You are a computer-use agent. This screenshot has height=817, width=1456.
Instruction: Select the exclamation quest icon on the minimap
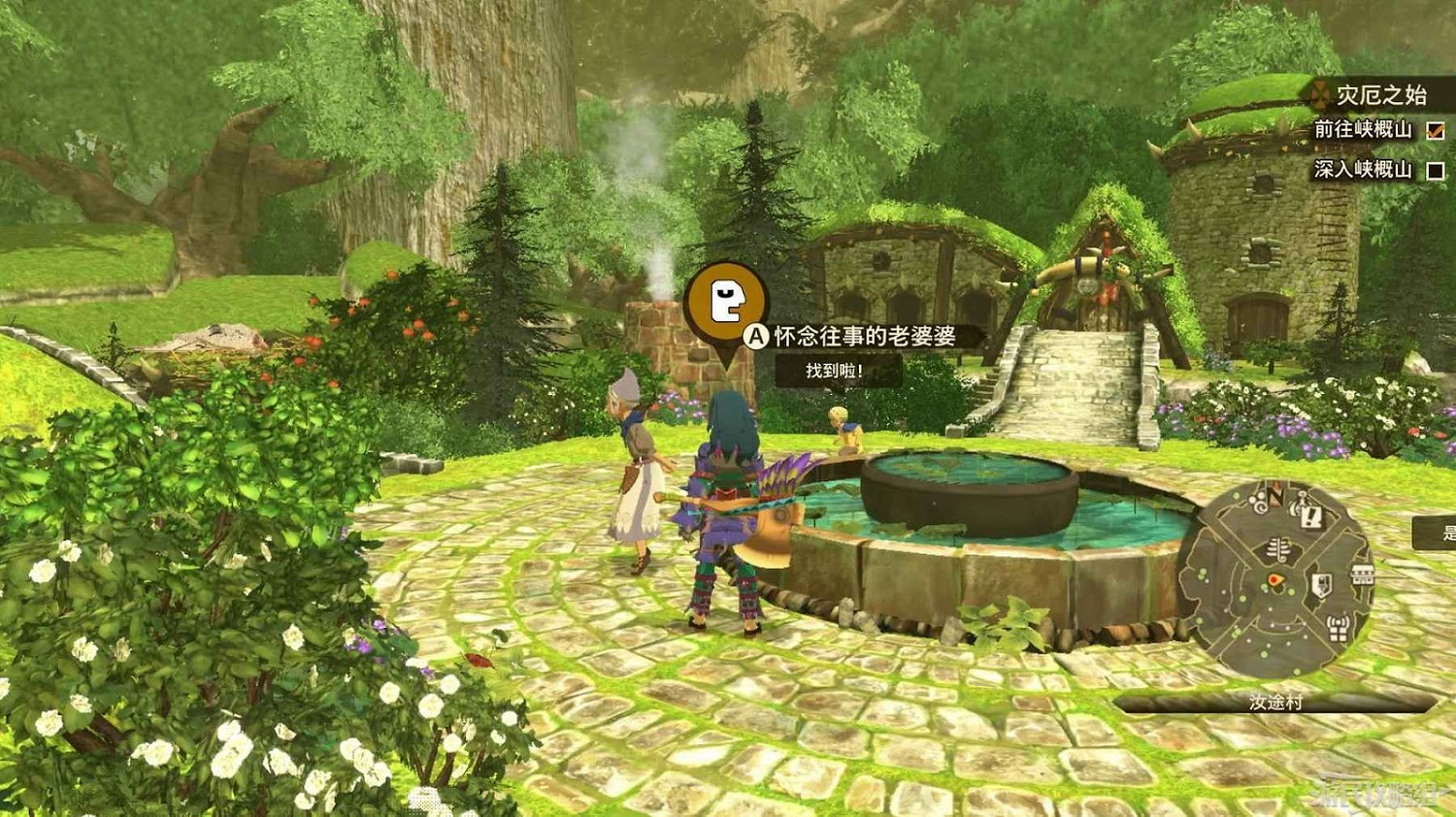tap(1308, 517)
